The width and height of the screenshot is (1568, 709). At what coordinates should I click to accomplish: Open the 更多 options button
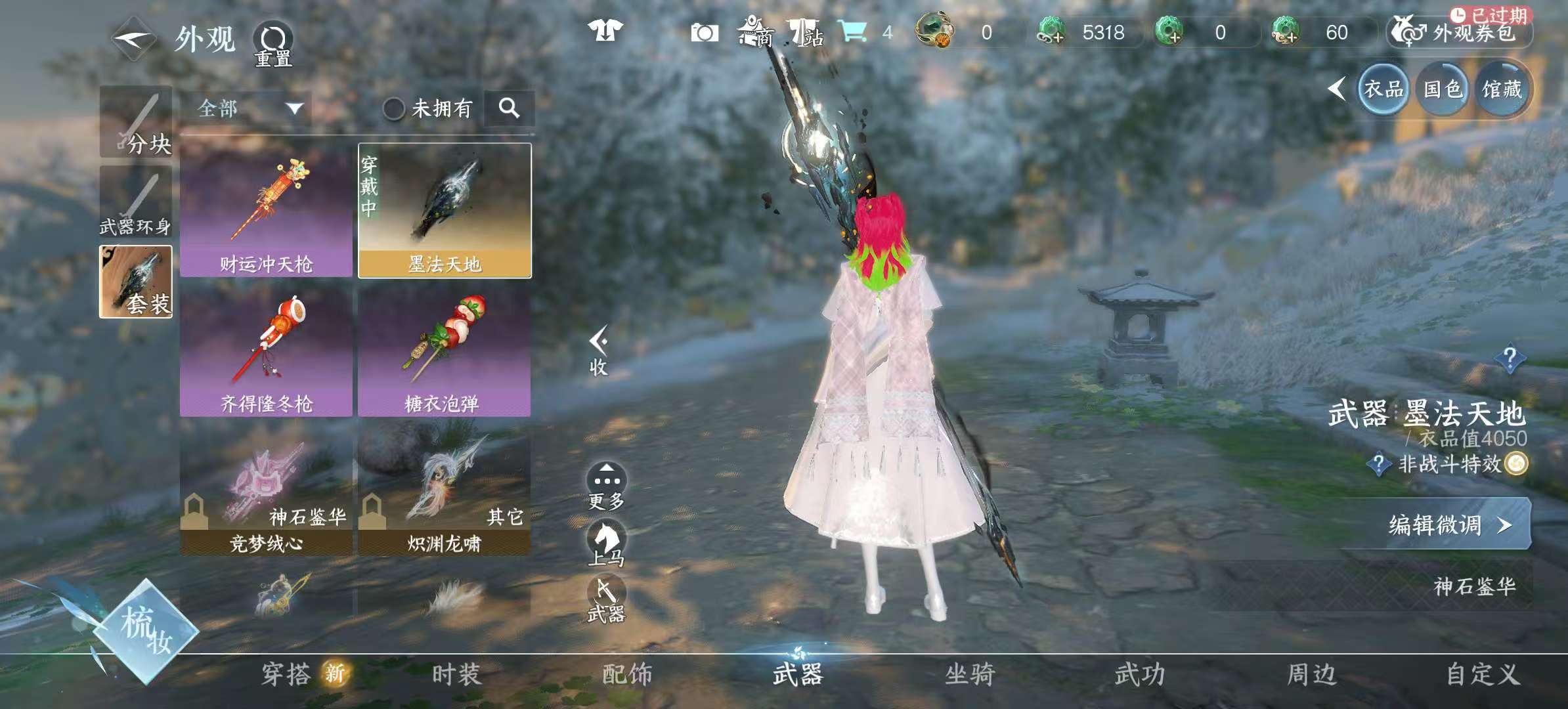coord(606,486)
